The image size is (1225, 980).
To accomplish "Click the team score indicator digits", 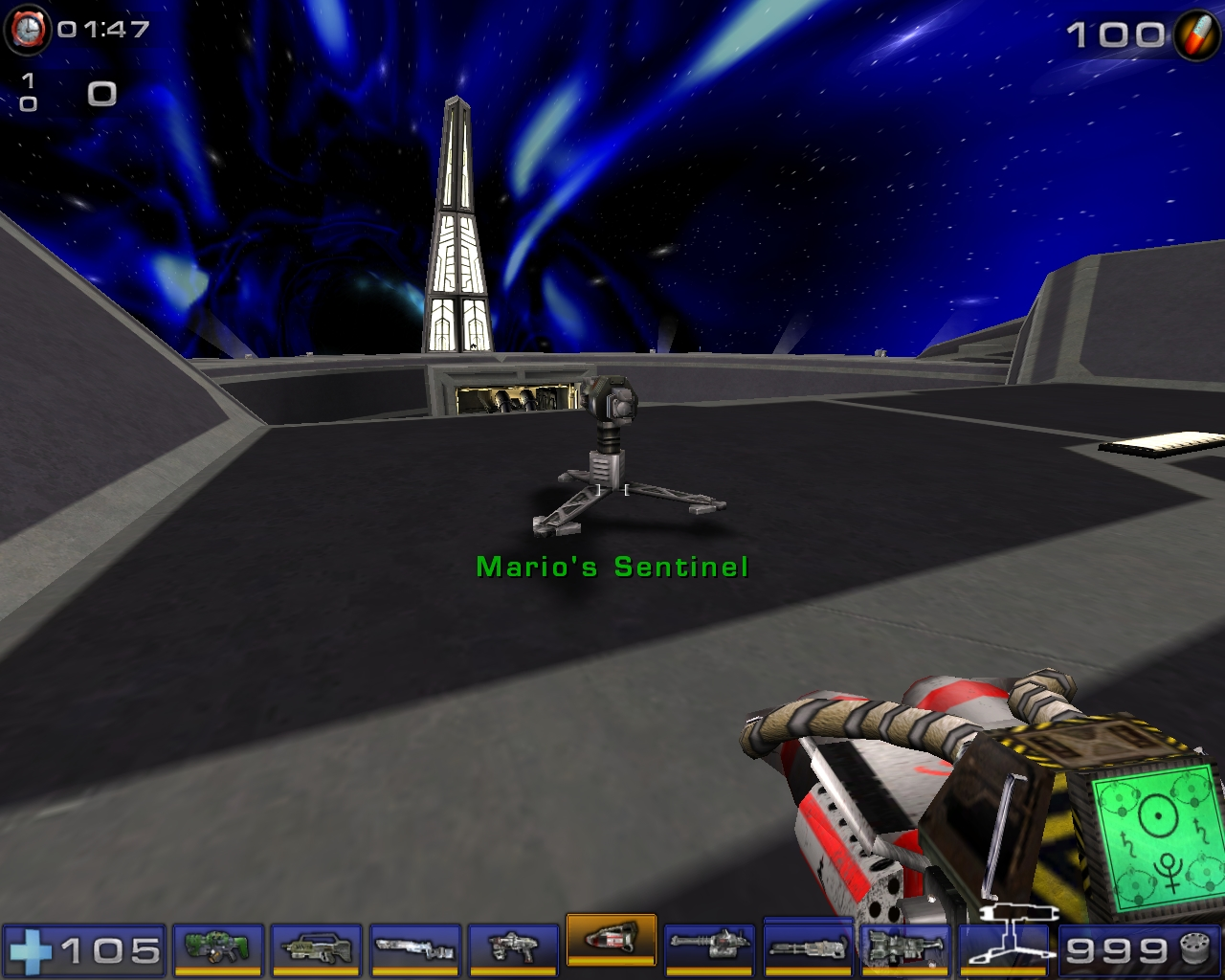I will tap(29, 94).
